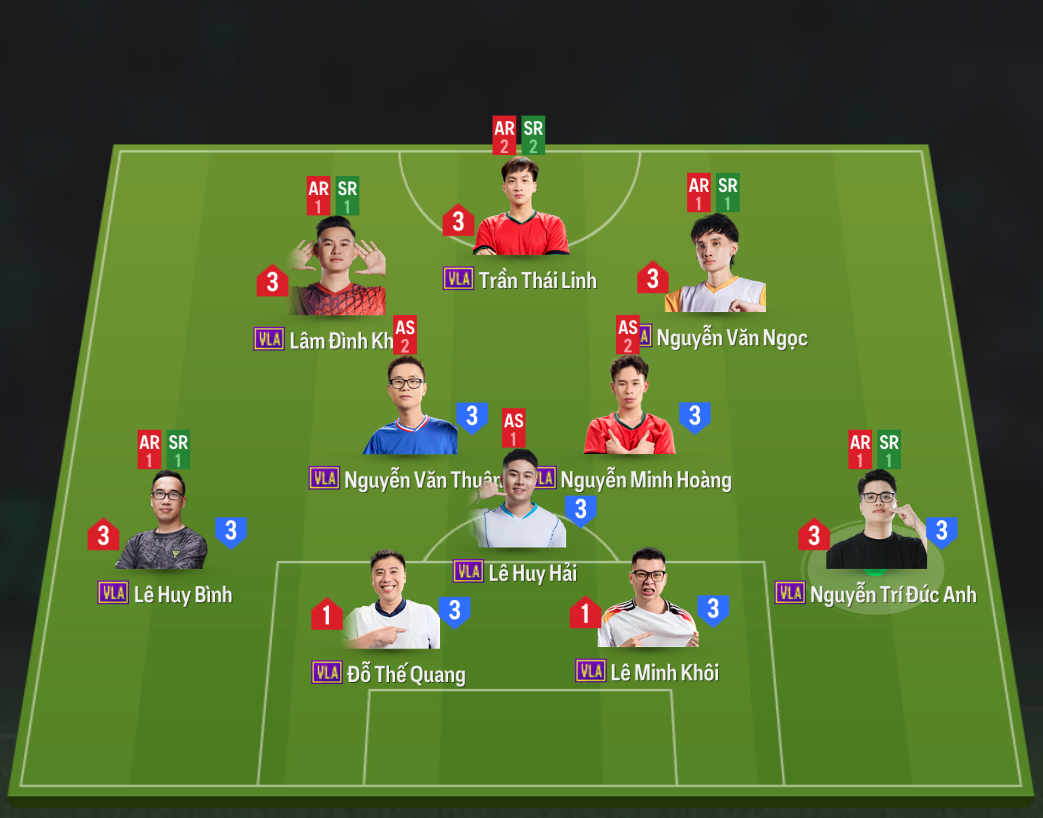Choose Lâm Đình Kh player portrait
Image resolution: width=1043 pixels, height=818 pixels.
[336, 268]
